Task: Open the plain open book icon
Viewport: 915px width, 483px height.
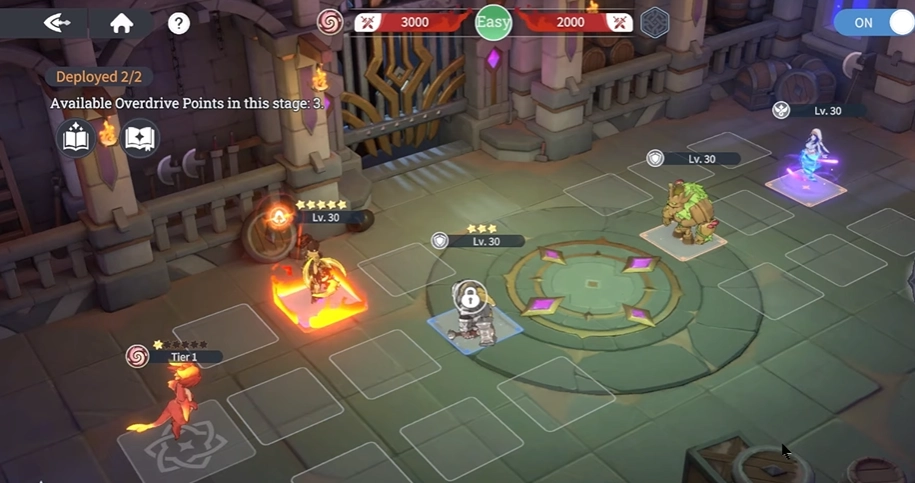Action: click(140, 138)
